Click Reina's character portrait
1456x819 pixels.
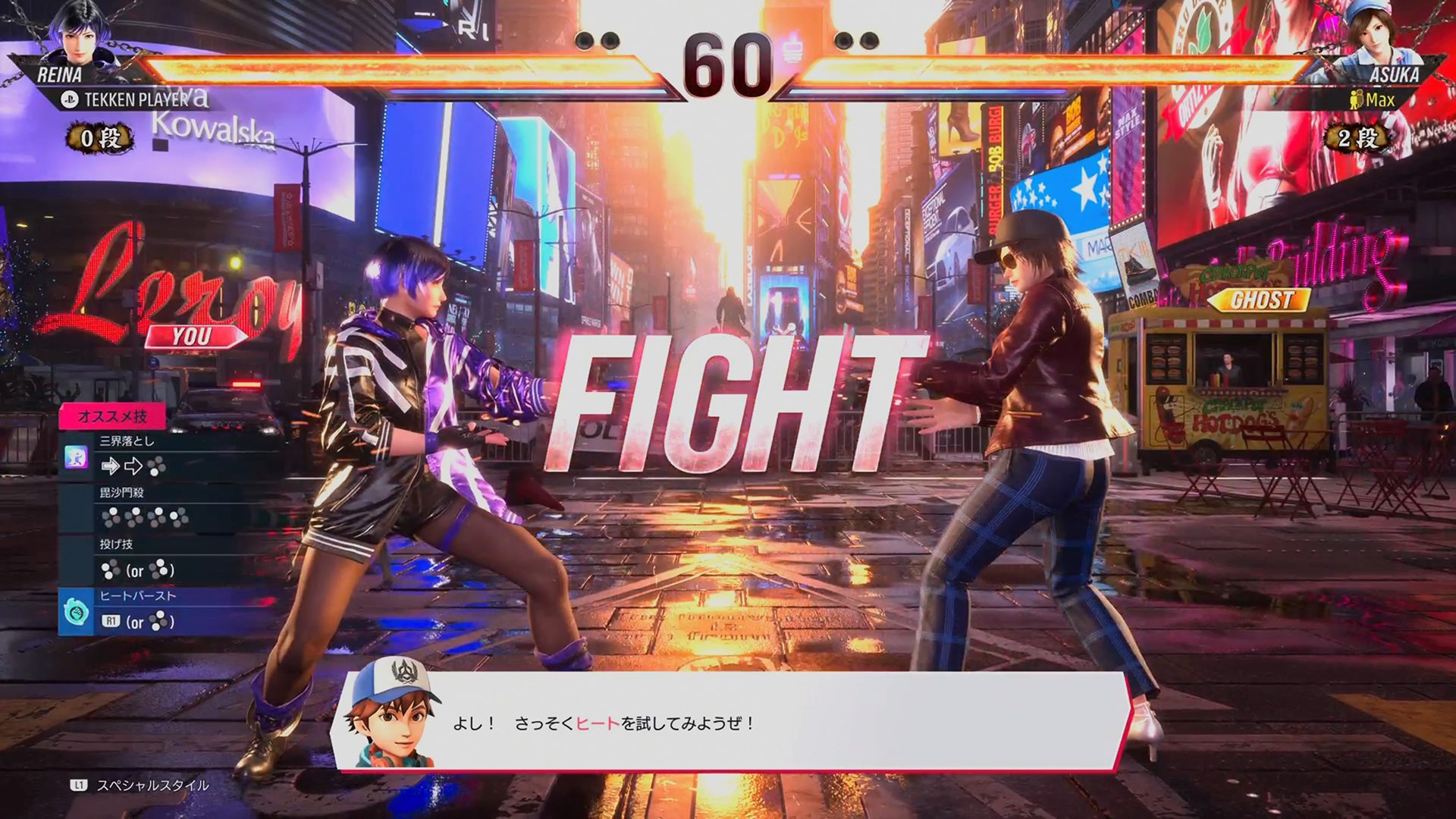click(78, 34)
